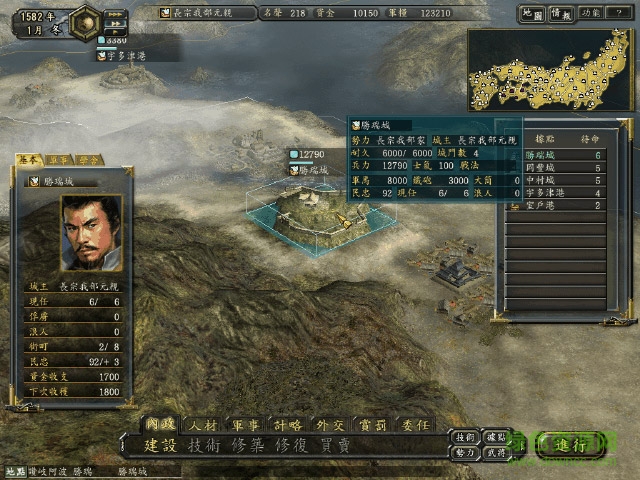Open the 功能 function menu
640x480 pixels.
[x=590, y=14]
